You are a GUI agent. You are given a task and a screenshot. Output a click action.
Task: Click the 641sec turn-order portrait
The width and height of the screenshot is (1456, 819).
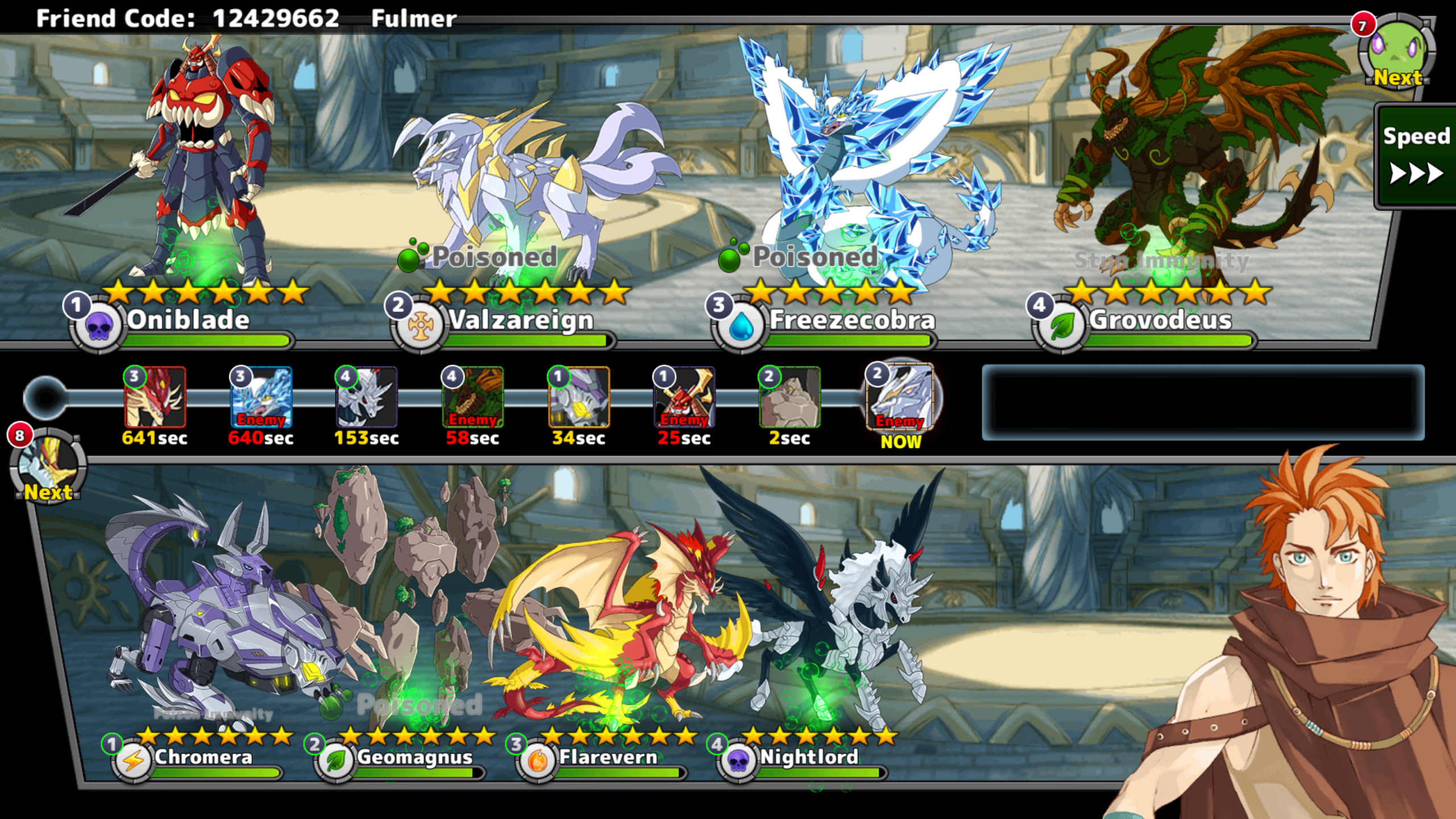click(x=155, y=397)
